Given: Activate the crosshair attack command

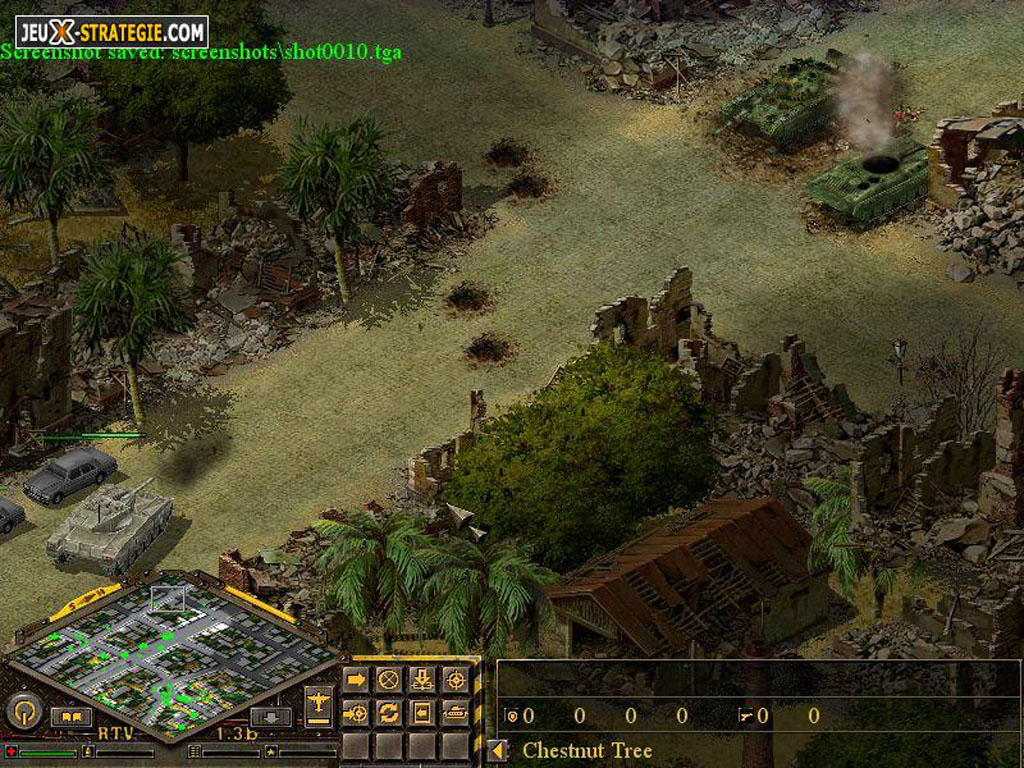Looking at the screenshot, I should click(x=455, y=680).
